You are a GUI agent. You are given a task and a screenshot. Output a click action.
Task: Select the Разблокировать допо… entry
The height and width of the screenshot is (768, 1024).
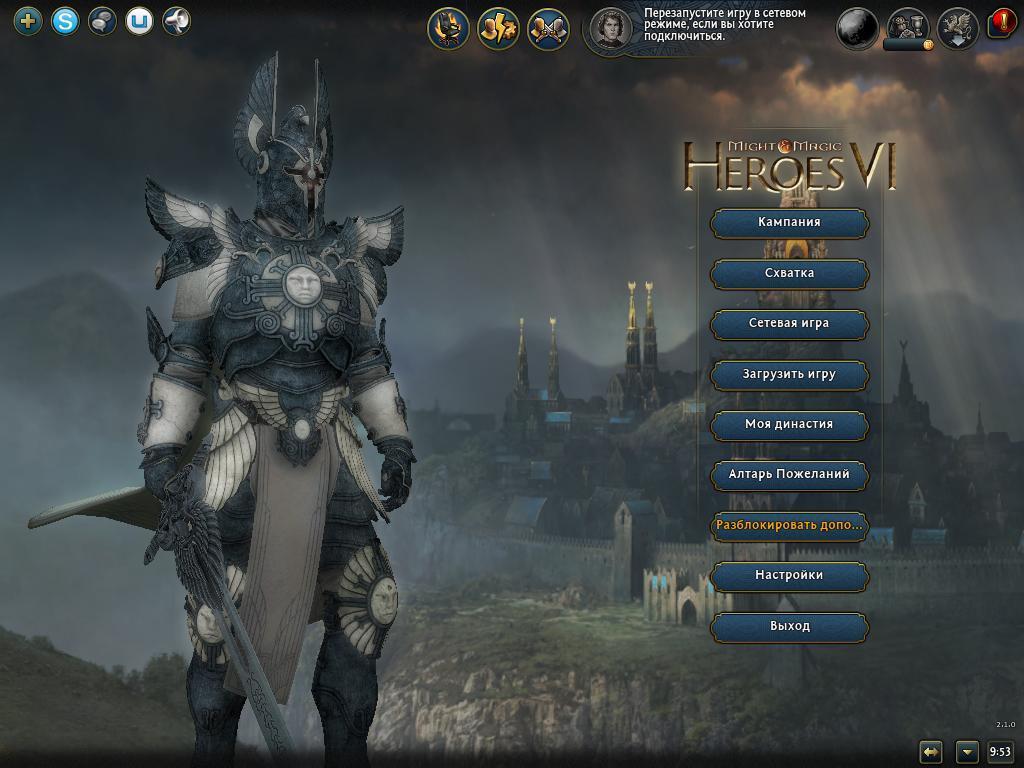(x=789, y=525)
